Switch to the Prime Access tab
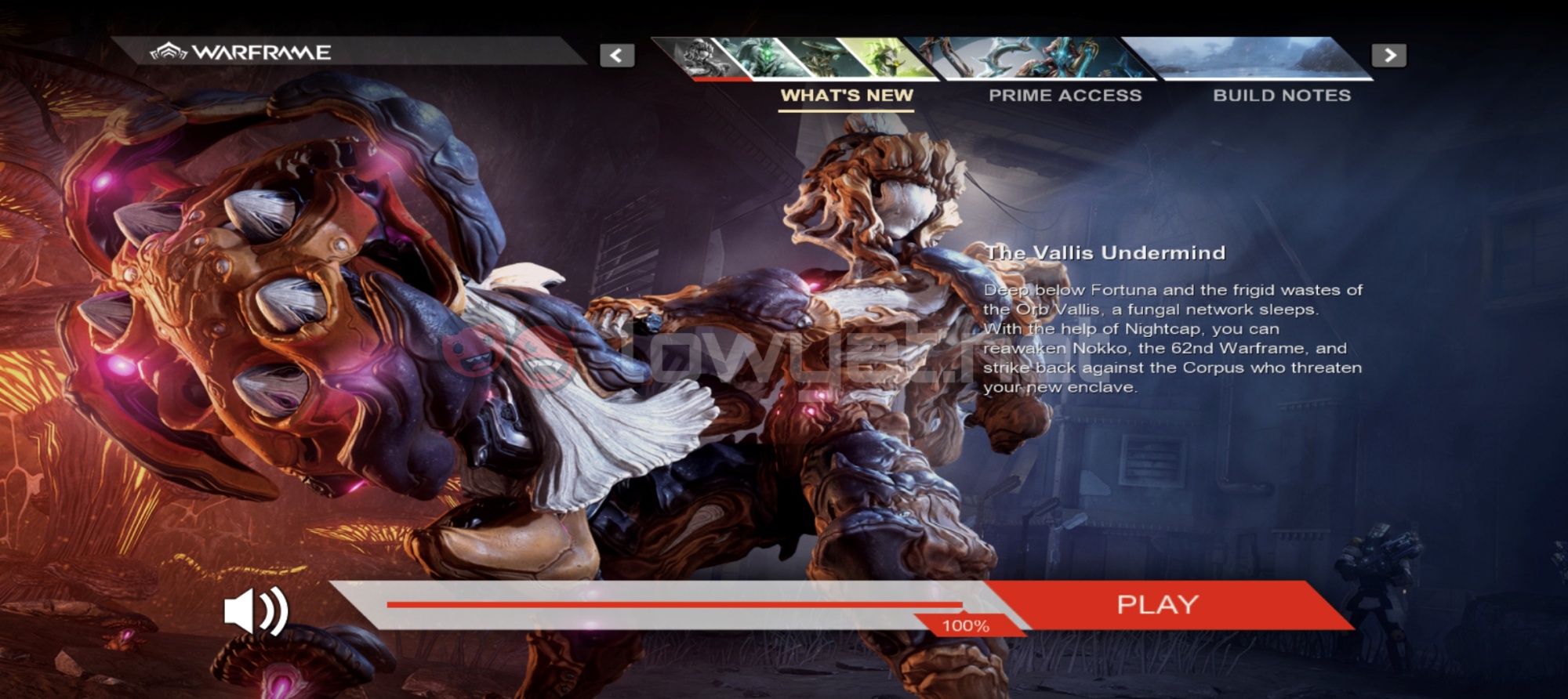 click(x=1065, y=96)
